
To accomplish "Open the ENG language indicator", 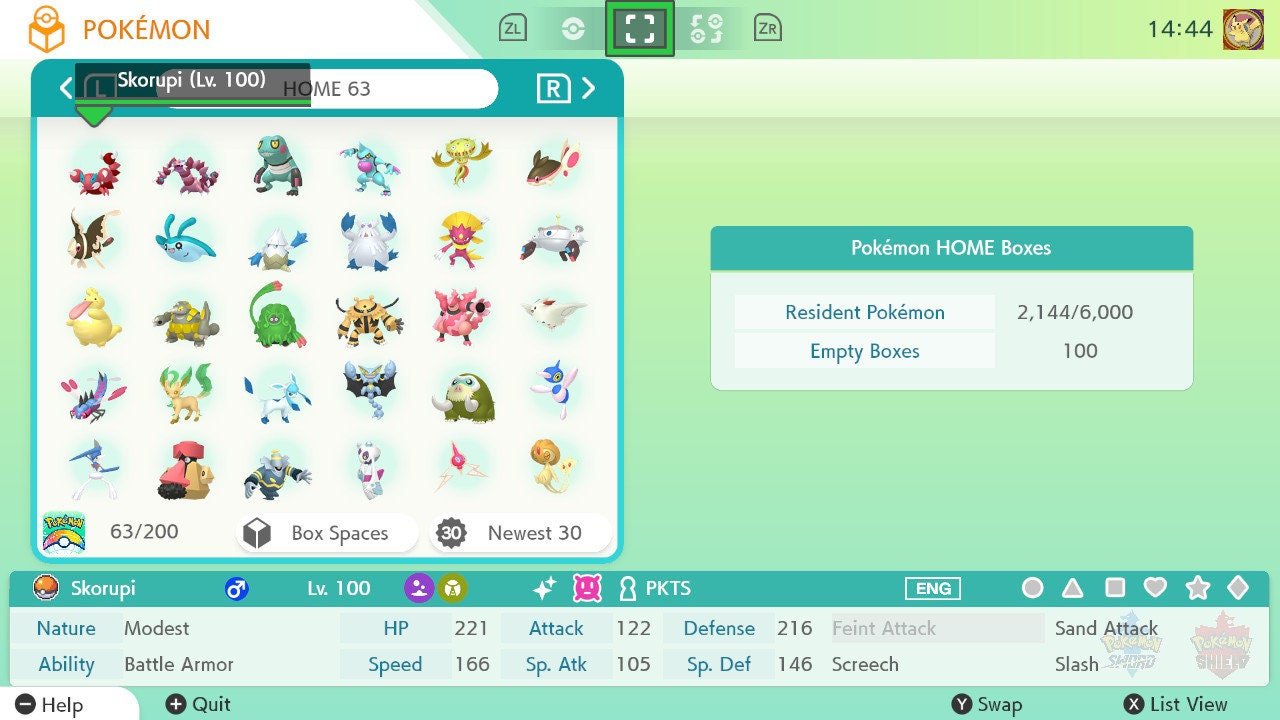I will click(931, 589).
